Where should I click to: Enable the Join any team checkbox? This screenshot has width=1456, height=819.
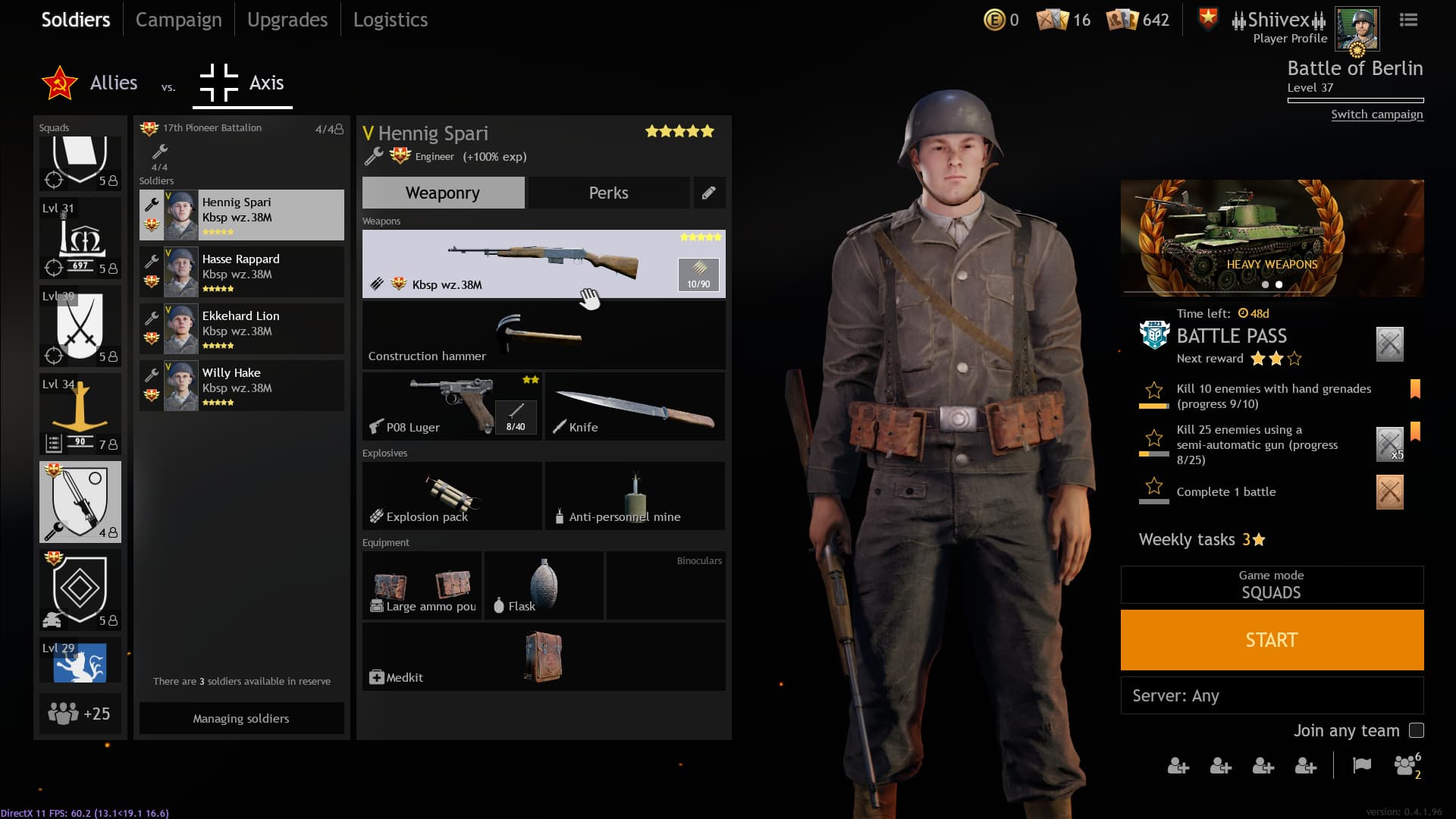click(1415, 730)
